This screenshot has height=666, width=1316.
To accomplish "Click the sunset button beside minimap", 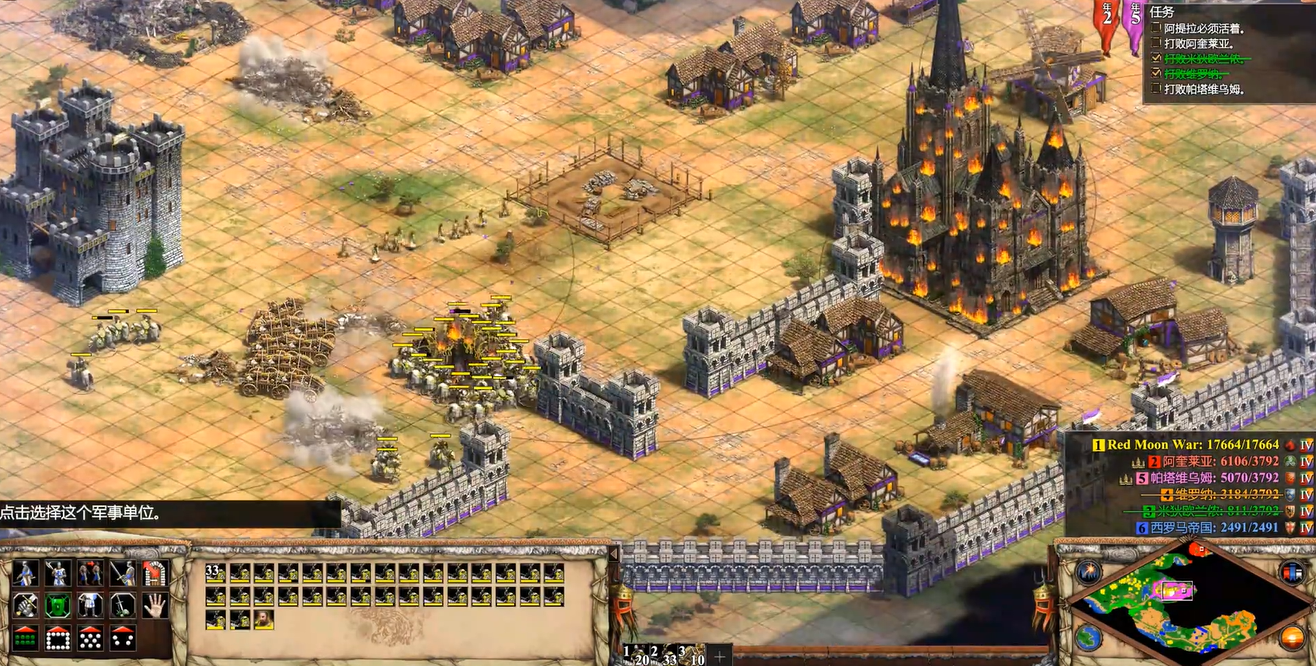I will [1292, 637].
